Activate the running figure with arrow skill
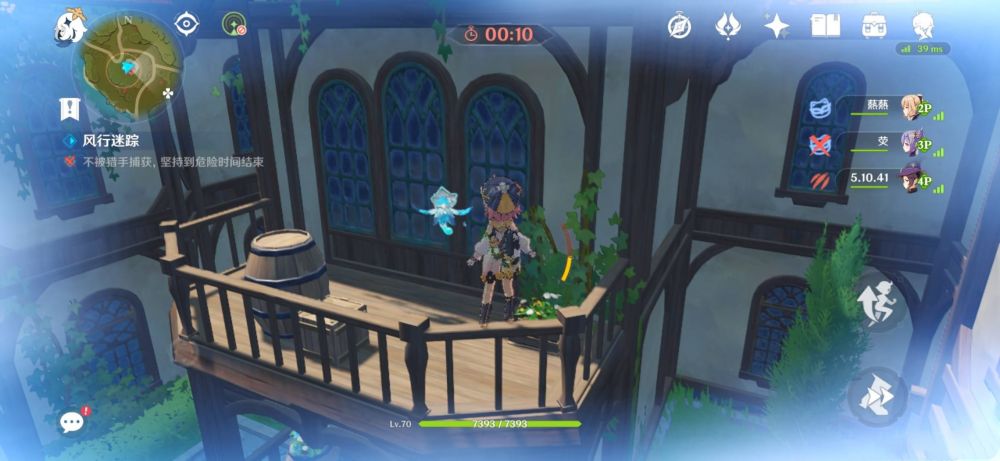The height and width of the screenshot is (461, 1000). (877, 302)
